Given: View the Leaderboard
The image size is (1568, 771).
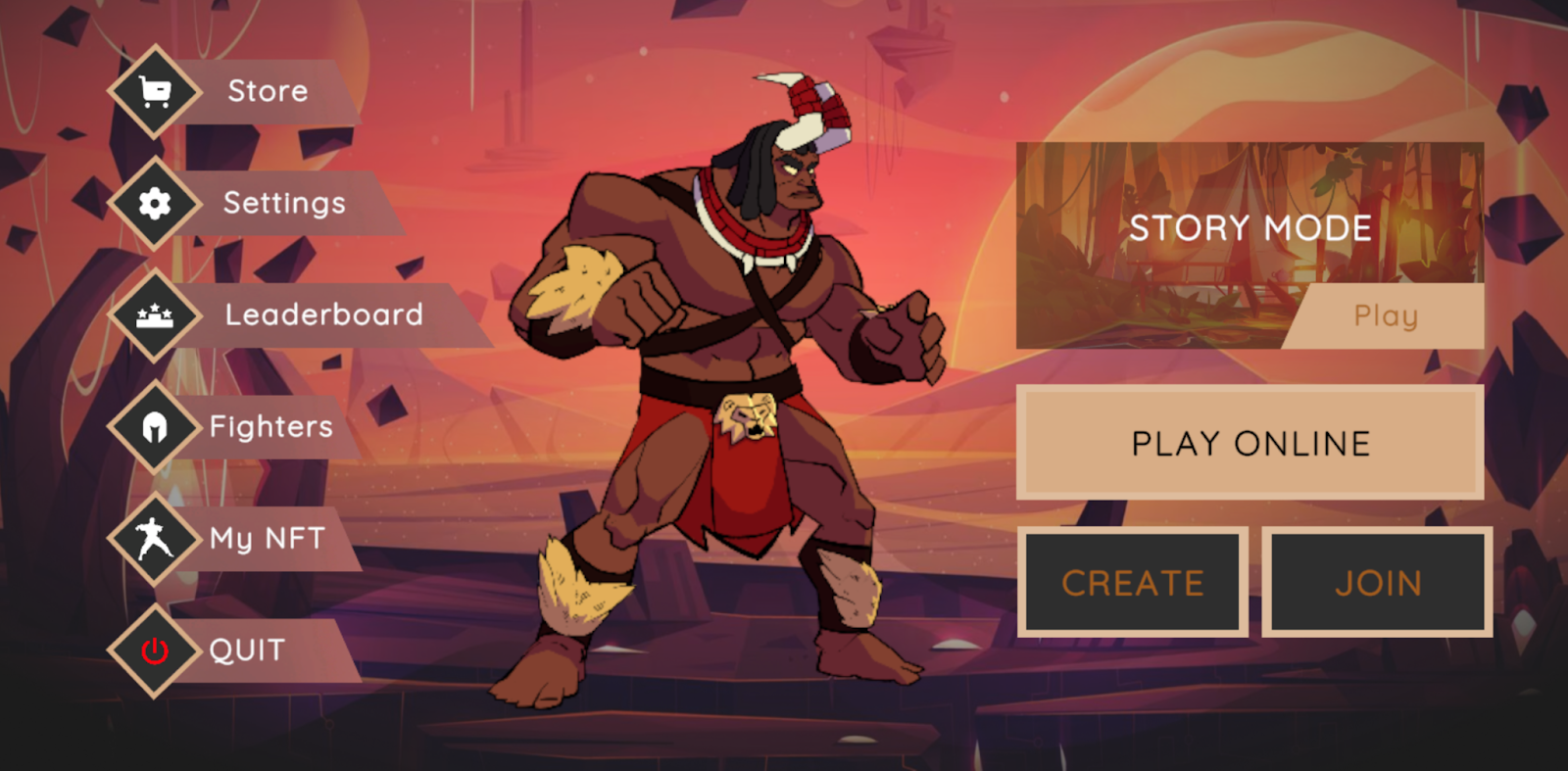Looking at the screenshot, I should pos(323,314).
